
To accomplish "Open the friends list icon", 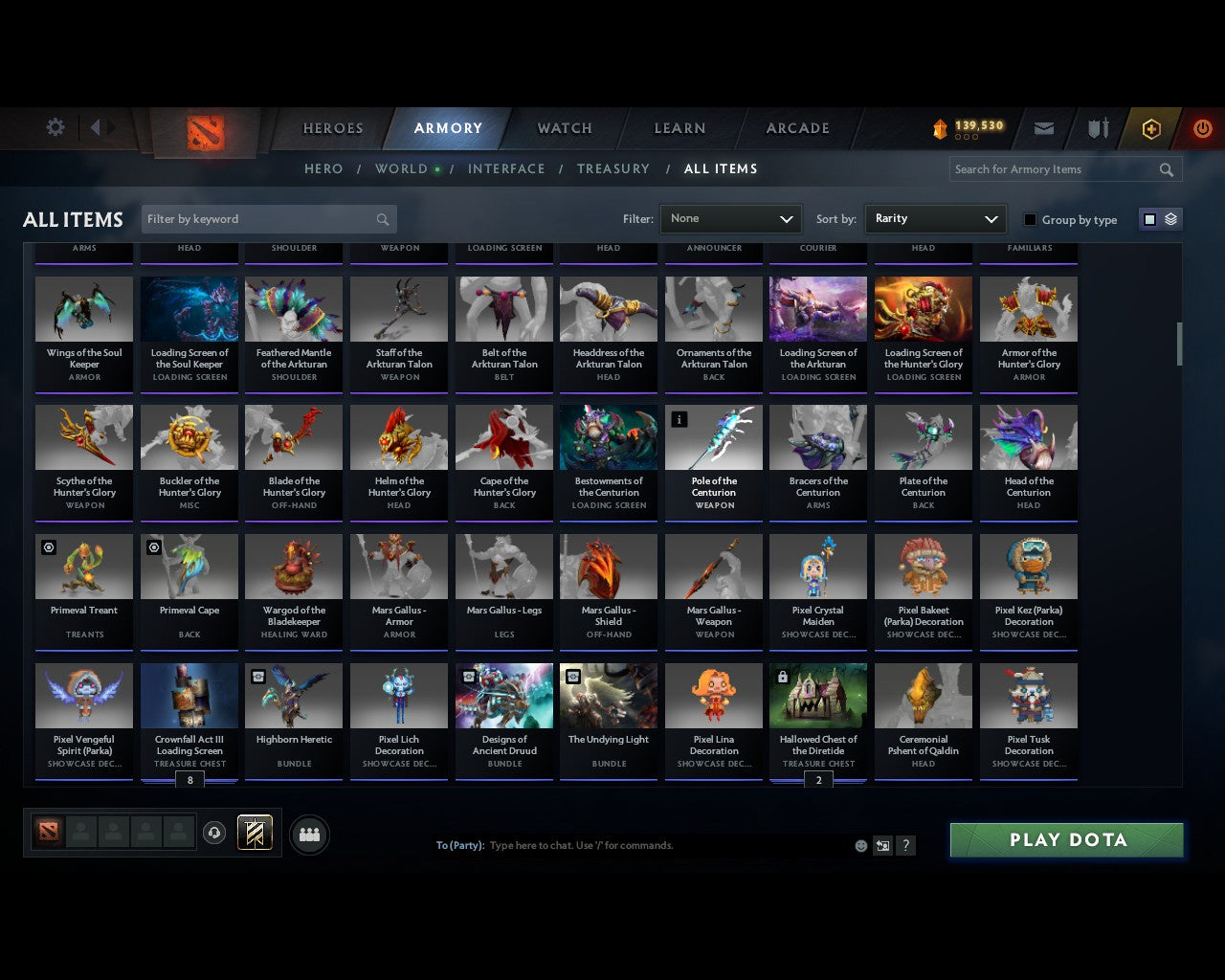I will coord(308,835).
